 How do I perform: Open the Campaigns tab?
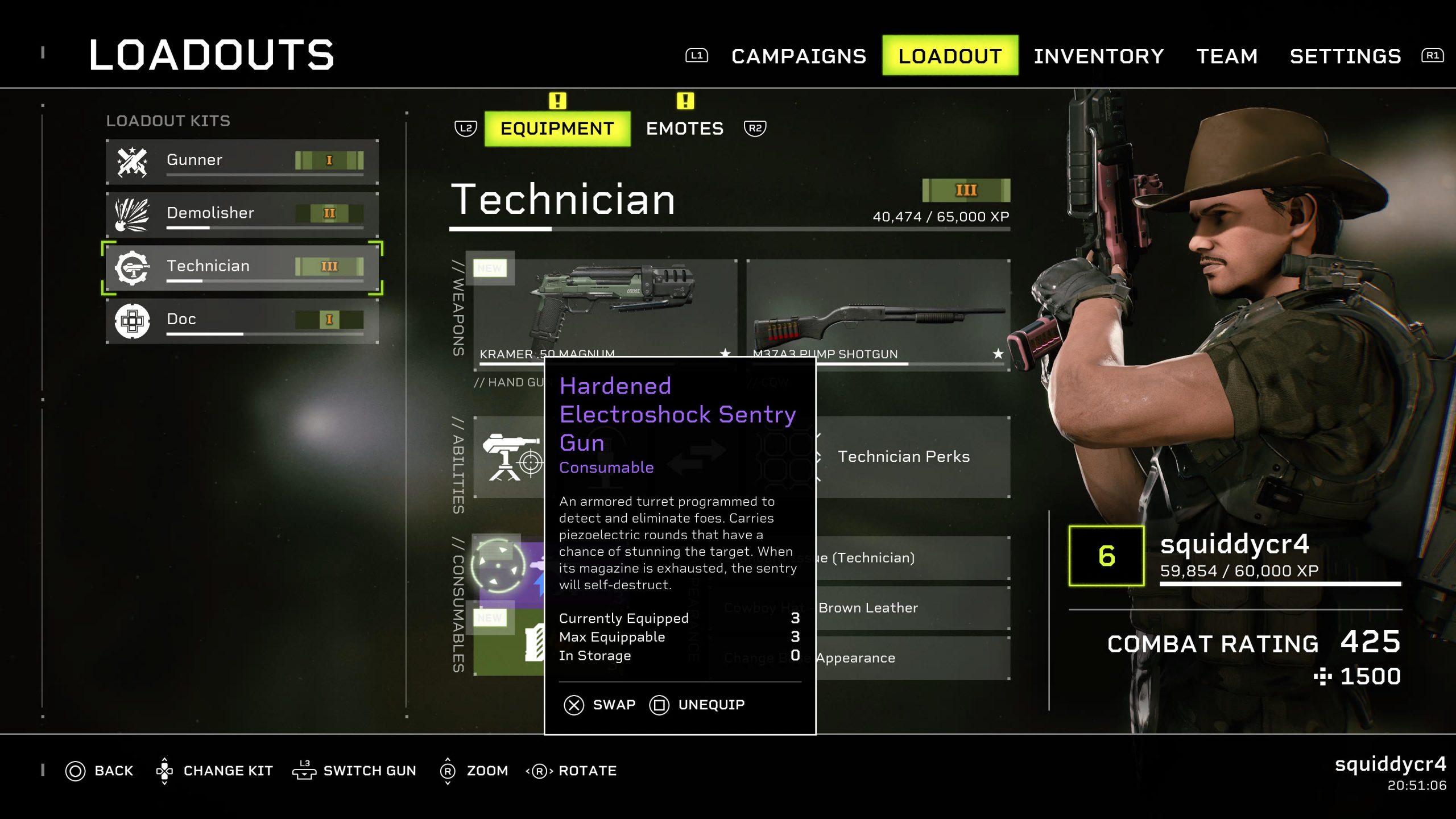pos(798,56)
